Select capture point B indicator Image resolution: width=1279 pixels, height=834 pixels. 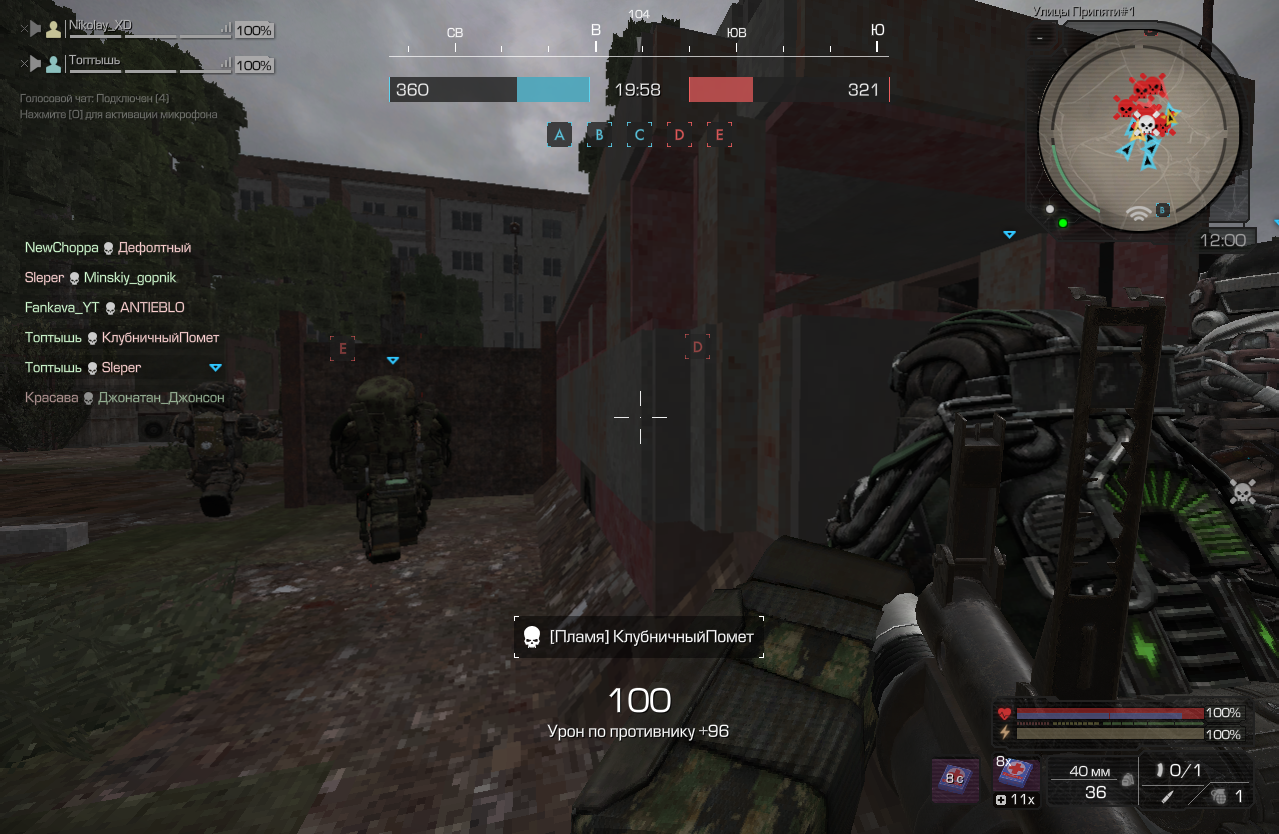pyautogui.click(x=599, y=135)
